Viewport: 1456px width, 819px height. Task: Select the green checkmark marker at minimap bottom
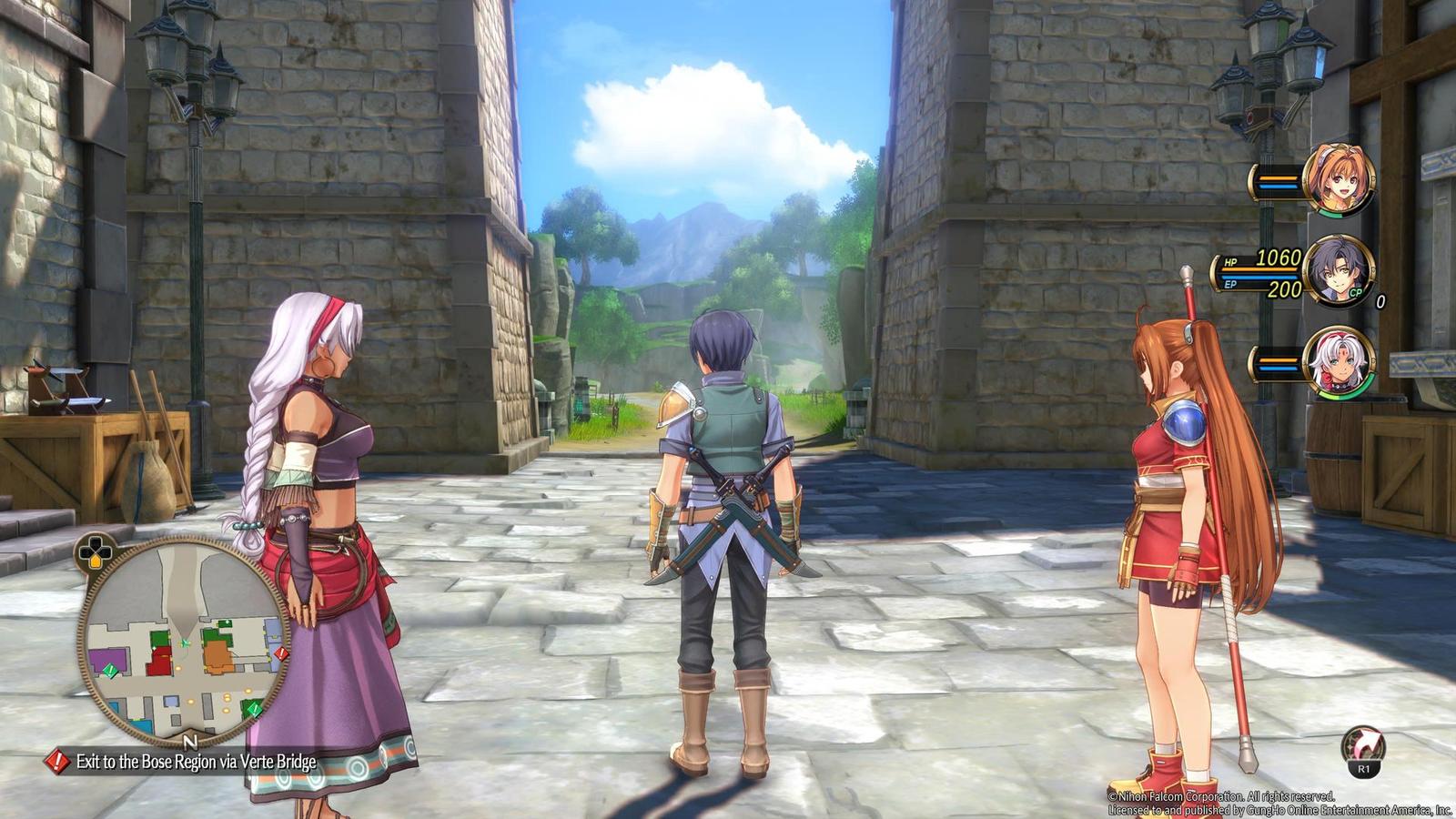click(x=254, y=707)
